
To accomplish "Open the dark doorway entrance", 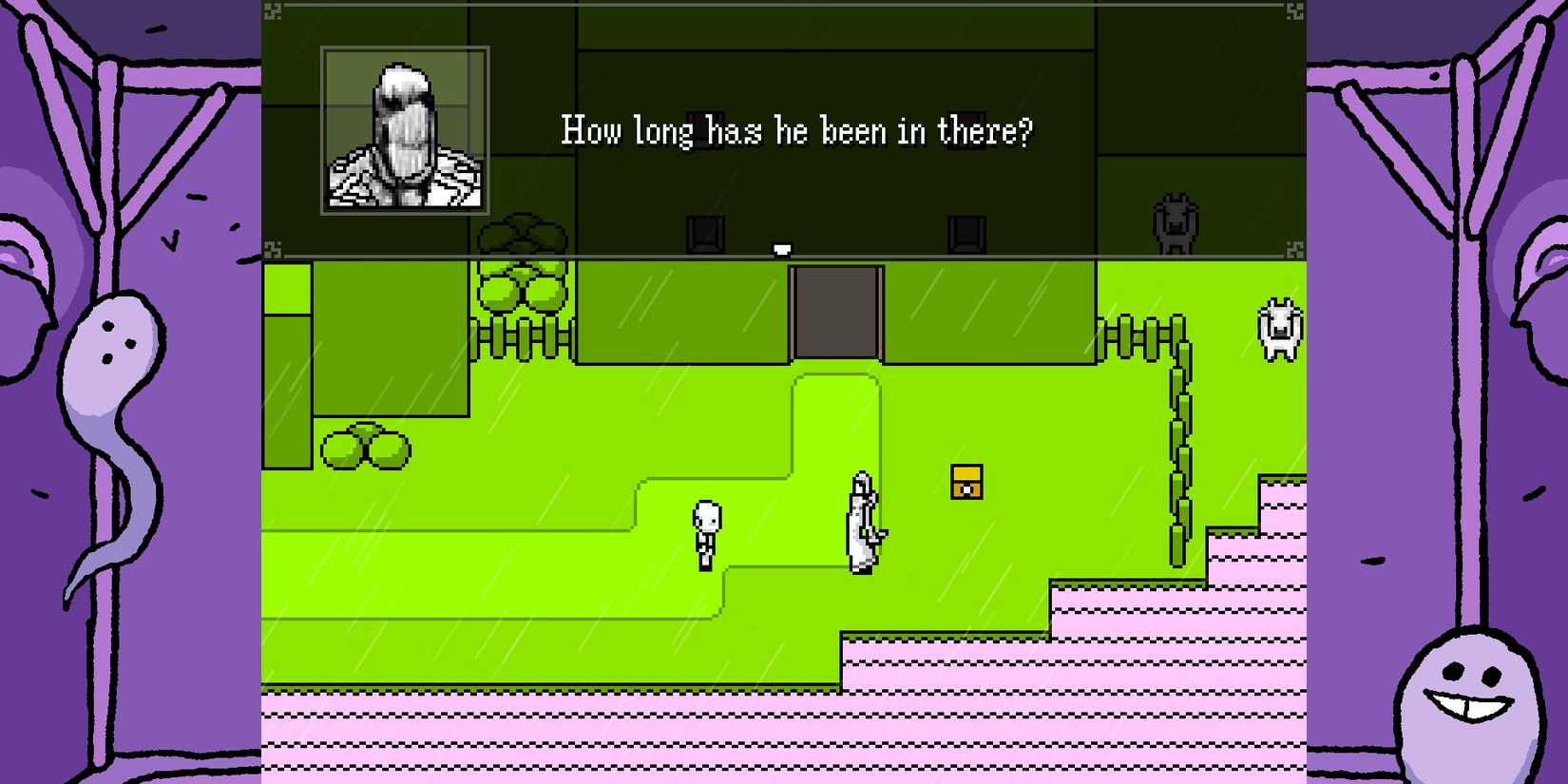I will [x=836, y=312].
